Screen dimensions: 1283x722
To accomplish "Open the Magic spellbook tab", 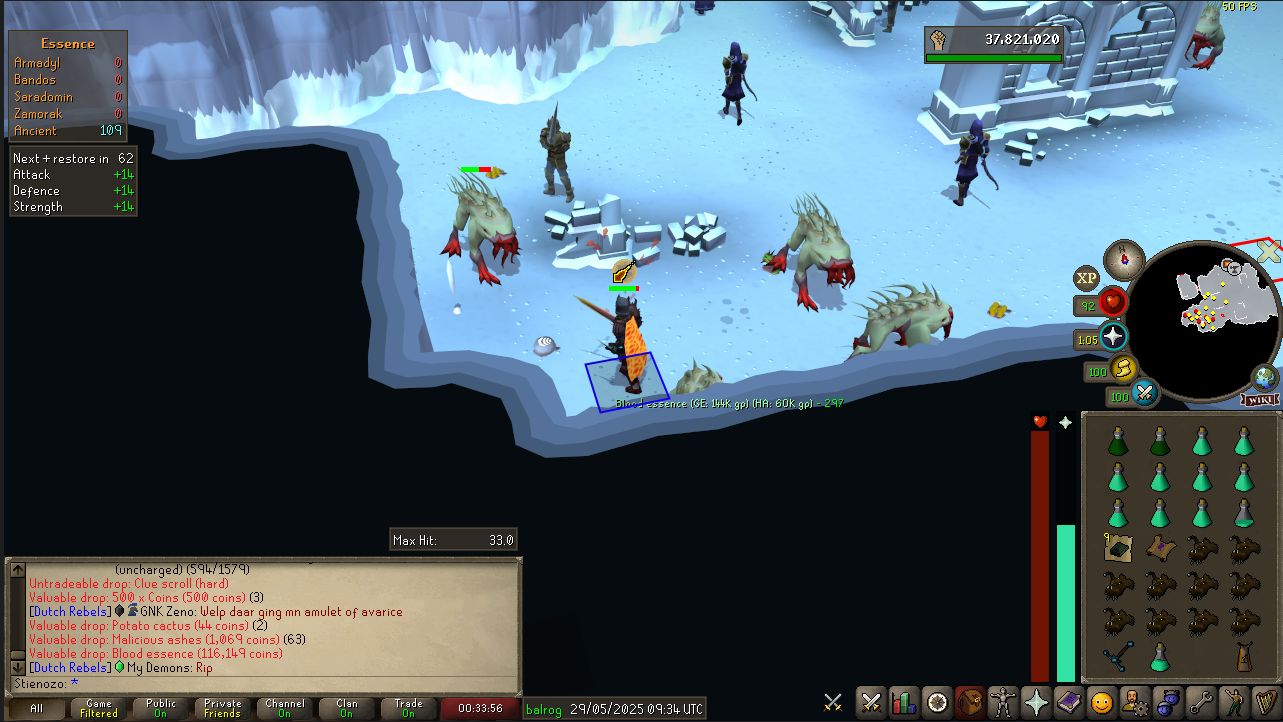I will pos(1068,702).
